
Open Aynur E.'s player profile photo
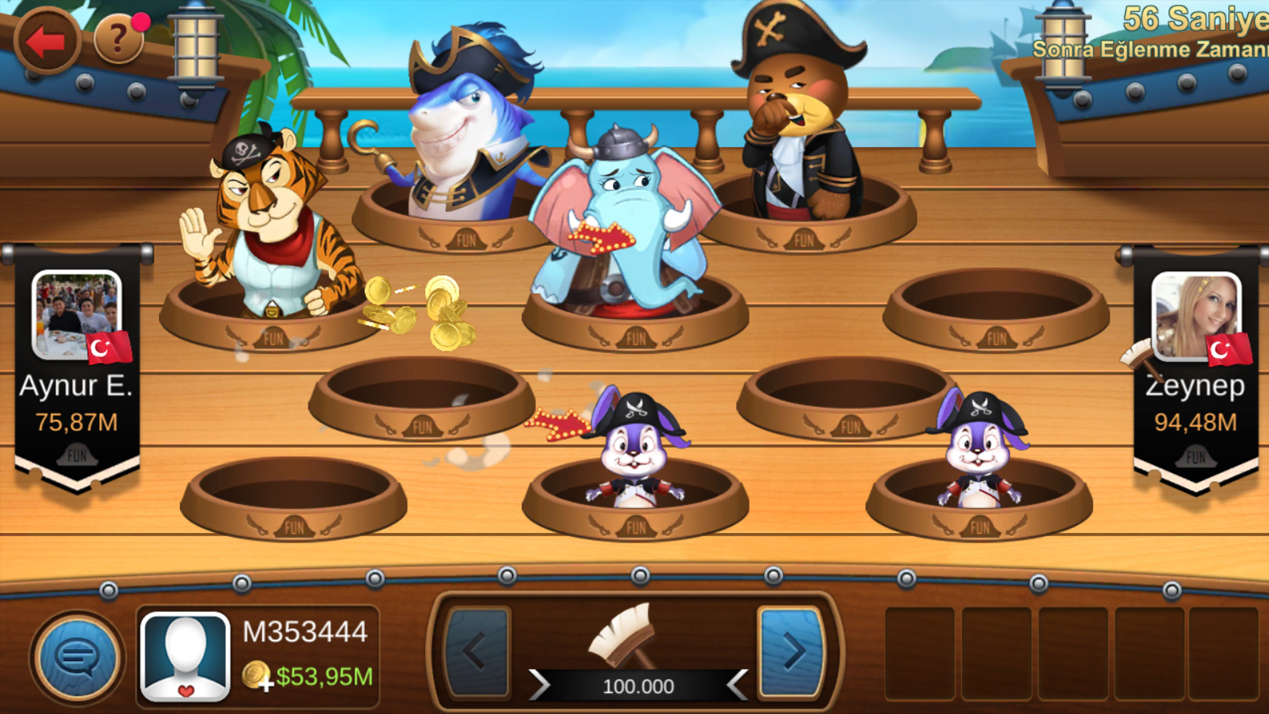click(x=77, y=315)
